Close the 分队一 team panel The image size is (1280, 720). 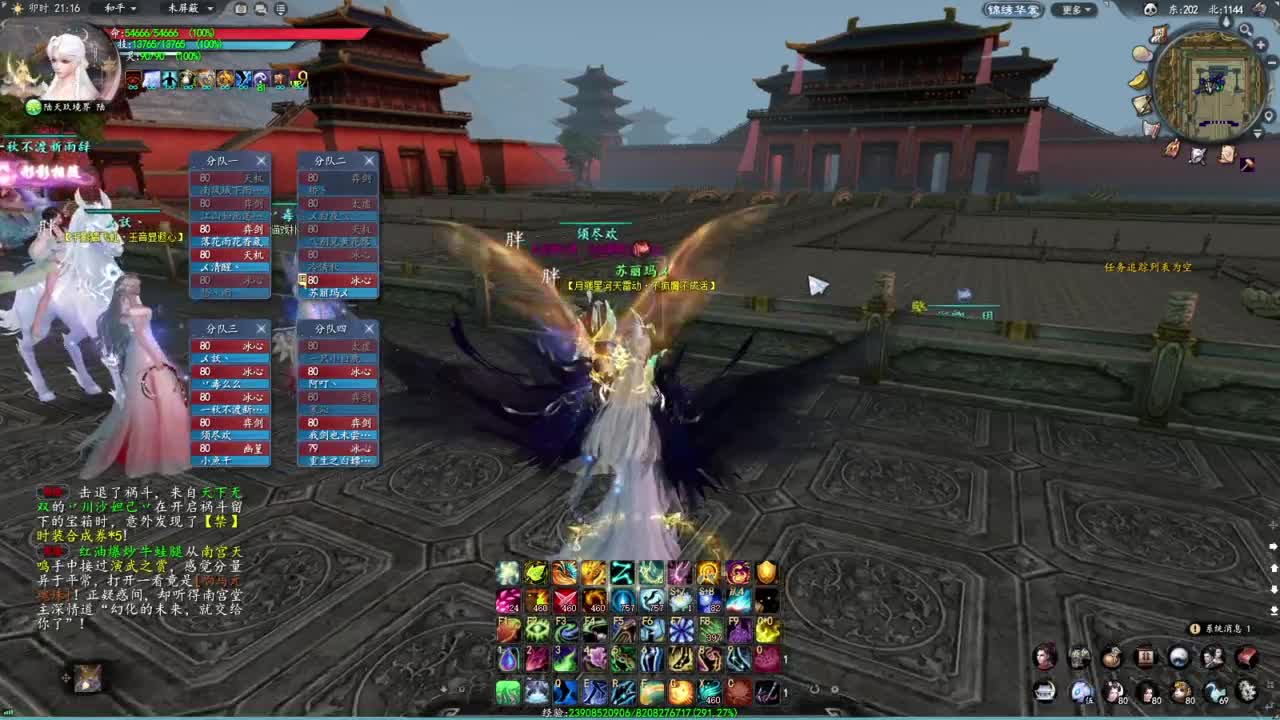(x=260, y=161)
